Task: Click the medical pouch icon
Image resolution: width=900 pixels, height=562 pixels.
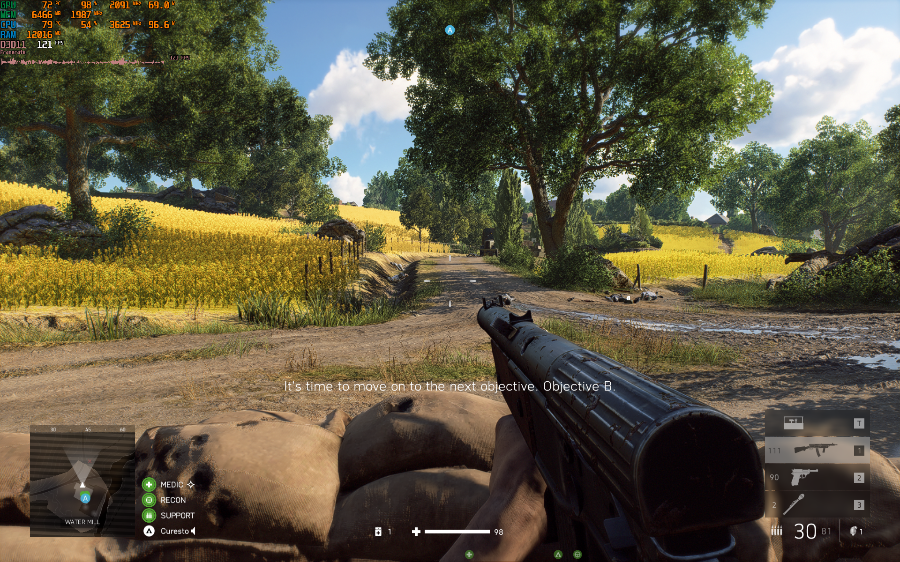Action: coord(378,532)
